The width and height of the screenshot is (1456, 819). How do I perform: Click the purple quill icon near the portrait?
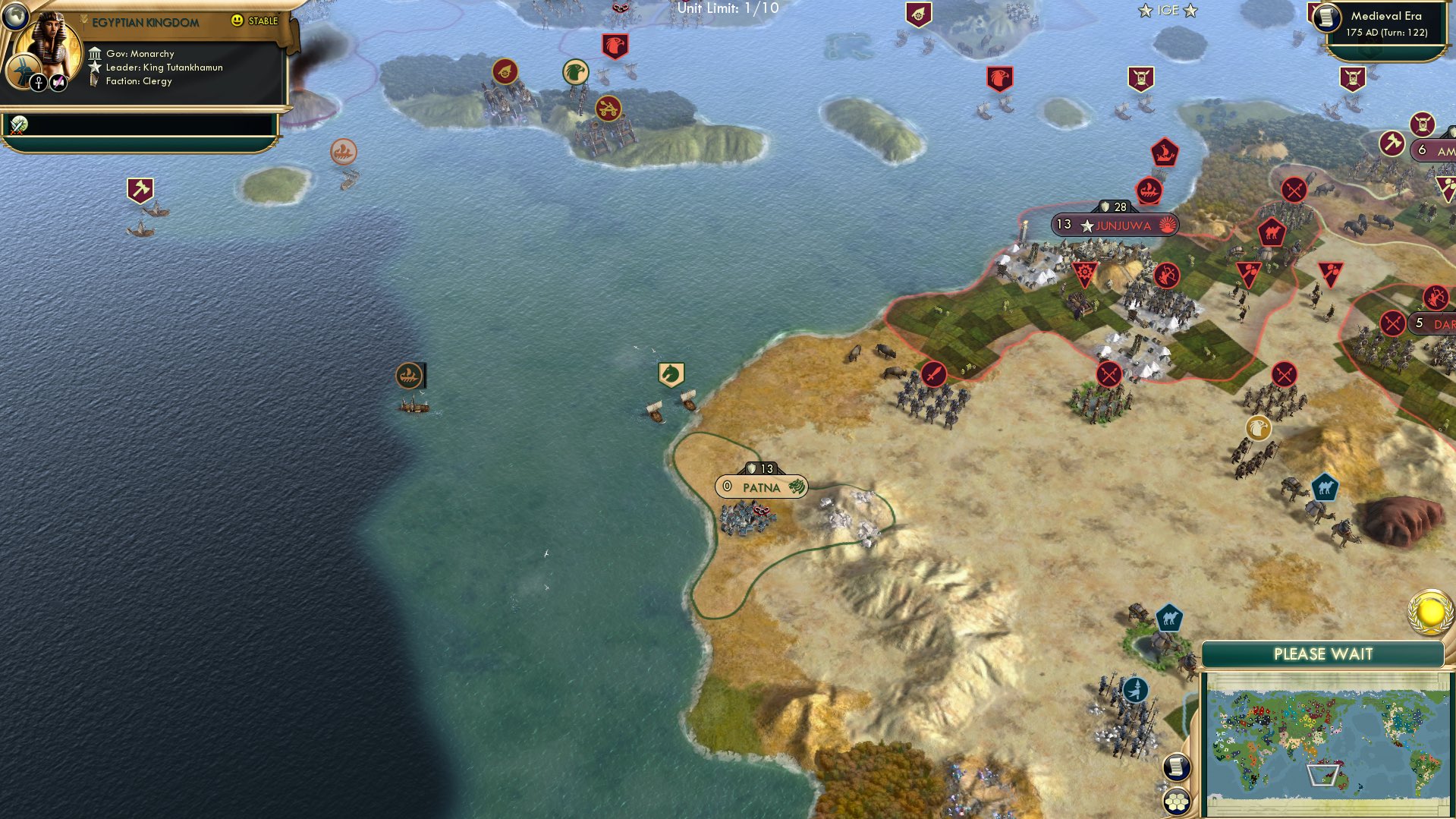tap(58, 82)
